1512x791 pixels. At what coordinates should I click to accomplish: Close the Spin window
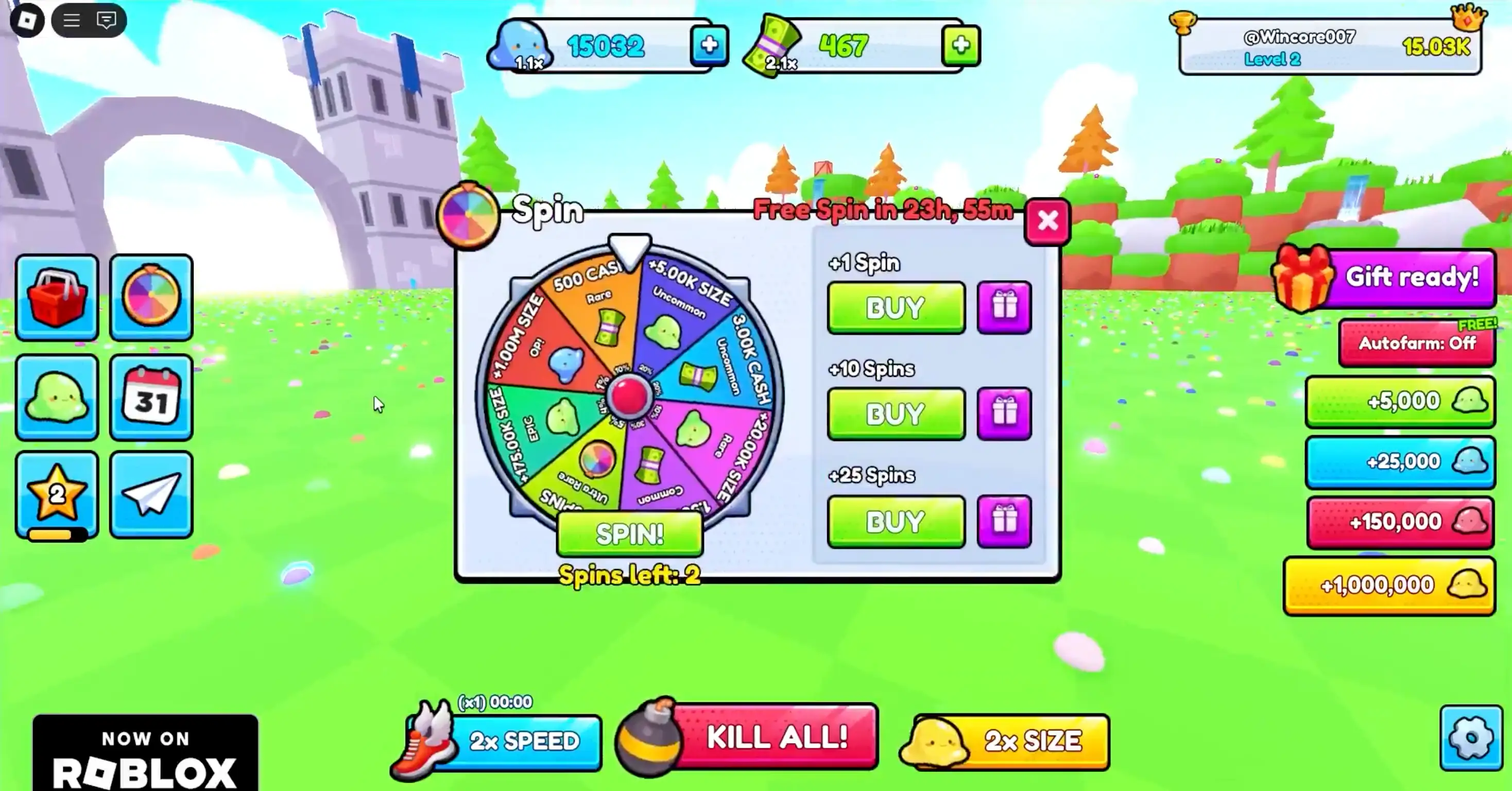point(1047,221)
